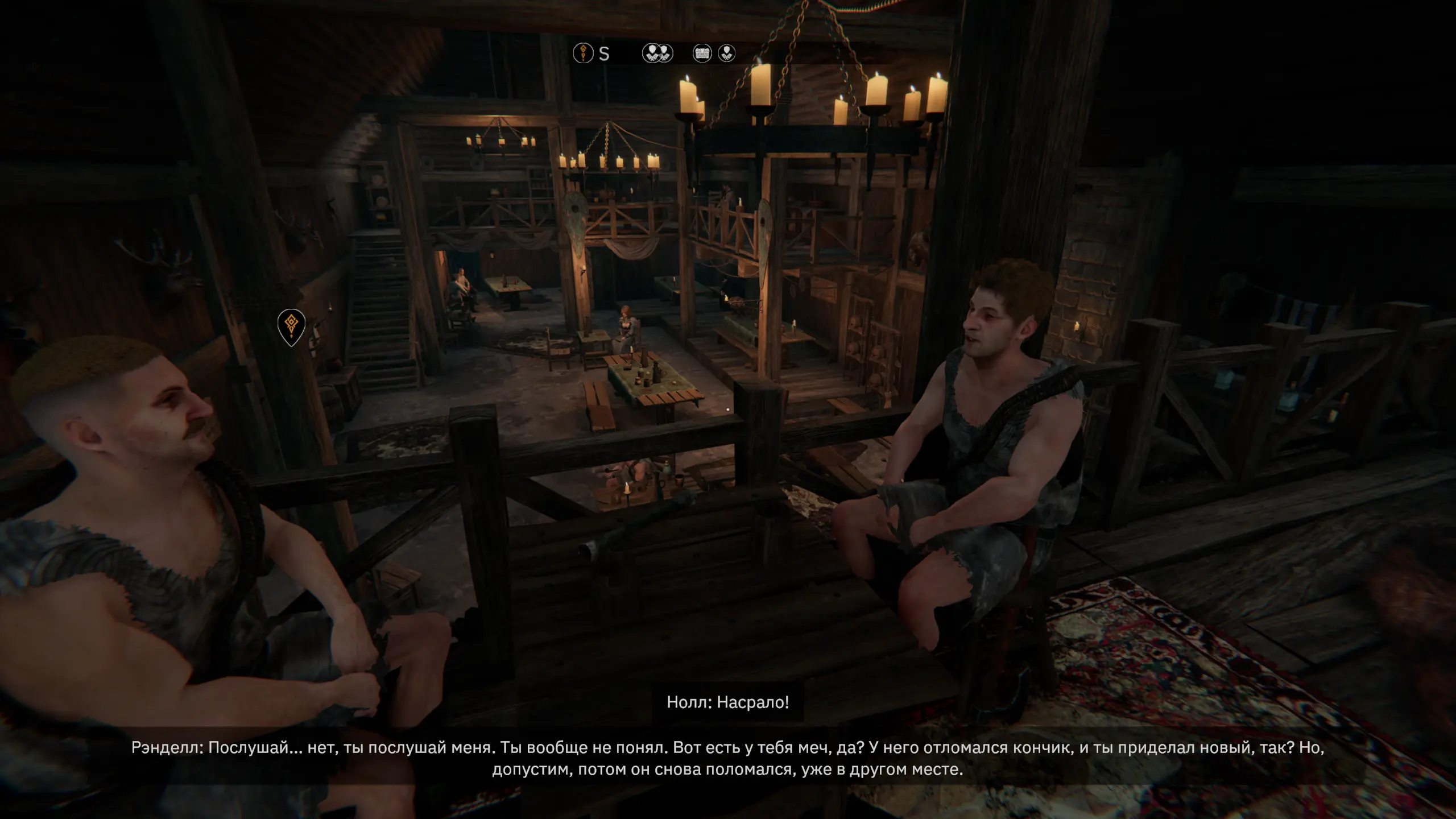Select the treasure chest compass icon
The image size is (1456, 819).
[x=702, y=53]
